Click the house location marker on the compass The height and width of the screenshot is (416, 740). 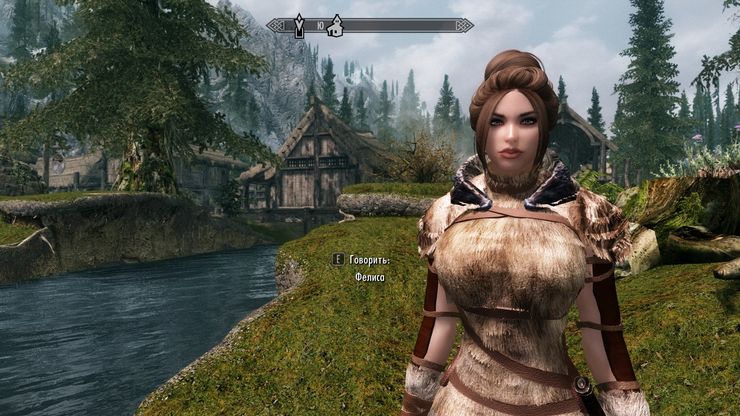pyautogui.click(x=336, y=25)
